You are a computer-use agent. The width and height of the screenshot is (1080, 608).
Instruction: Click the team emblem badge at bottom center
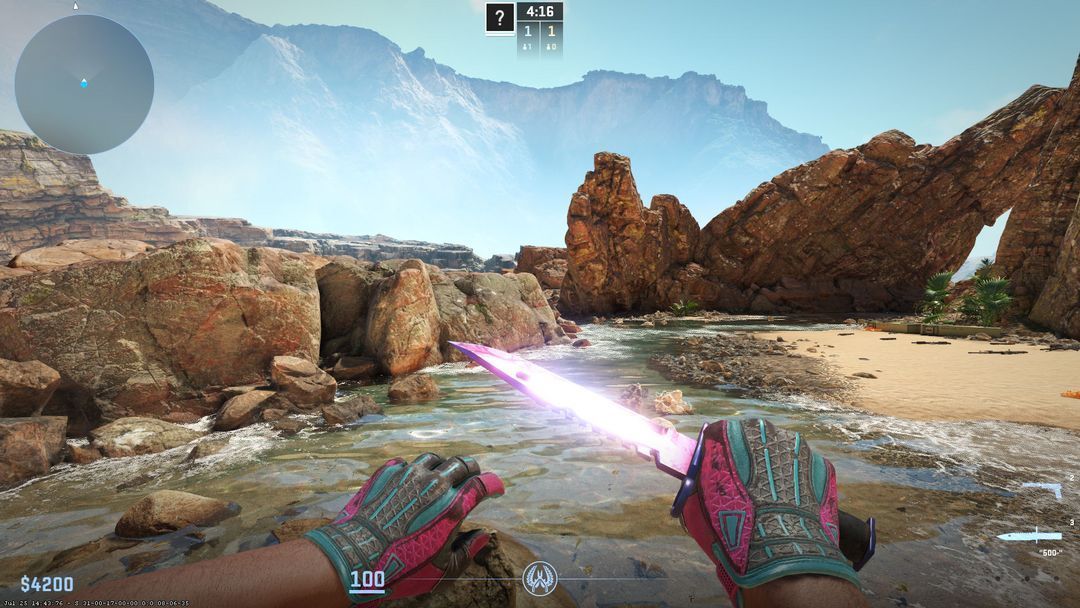pos(540,578)
